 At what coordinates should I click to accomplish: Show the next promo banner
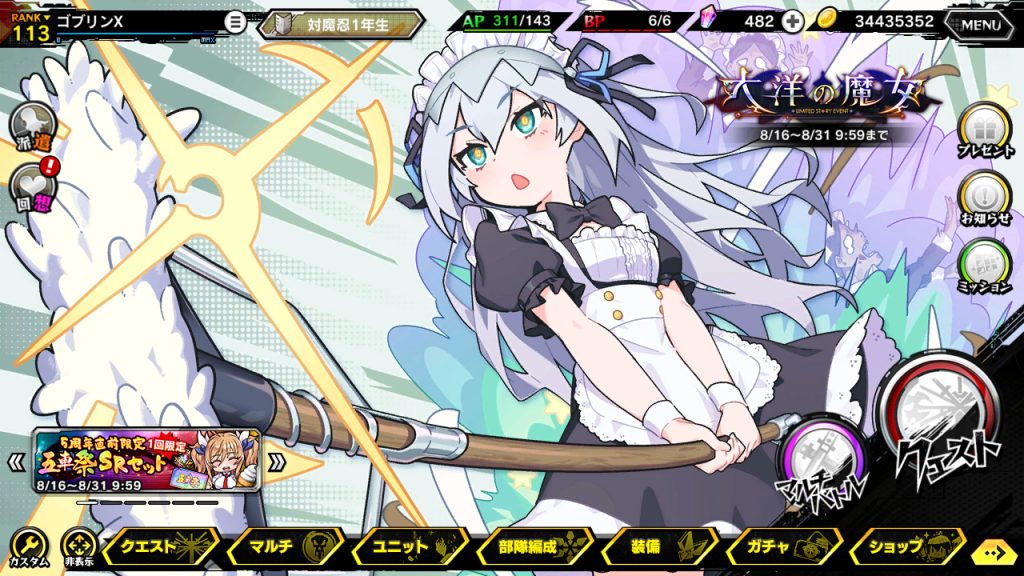pos(277,462)
